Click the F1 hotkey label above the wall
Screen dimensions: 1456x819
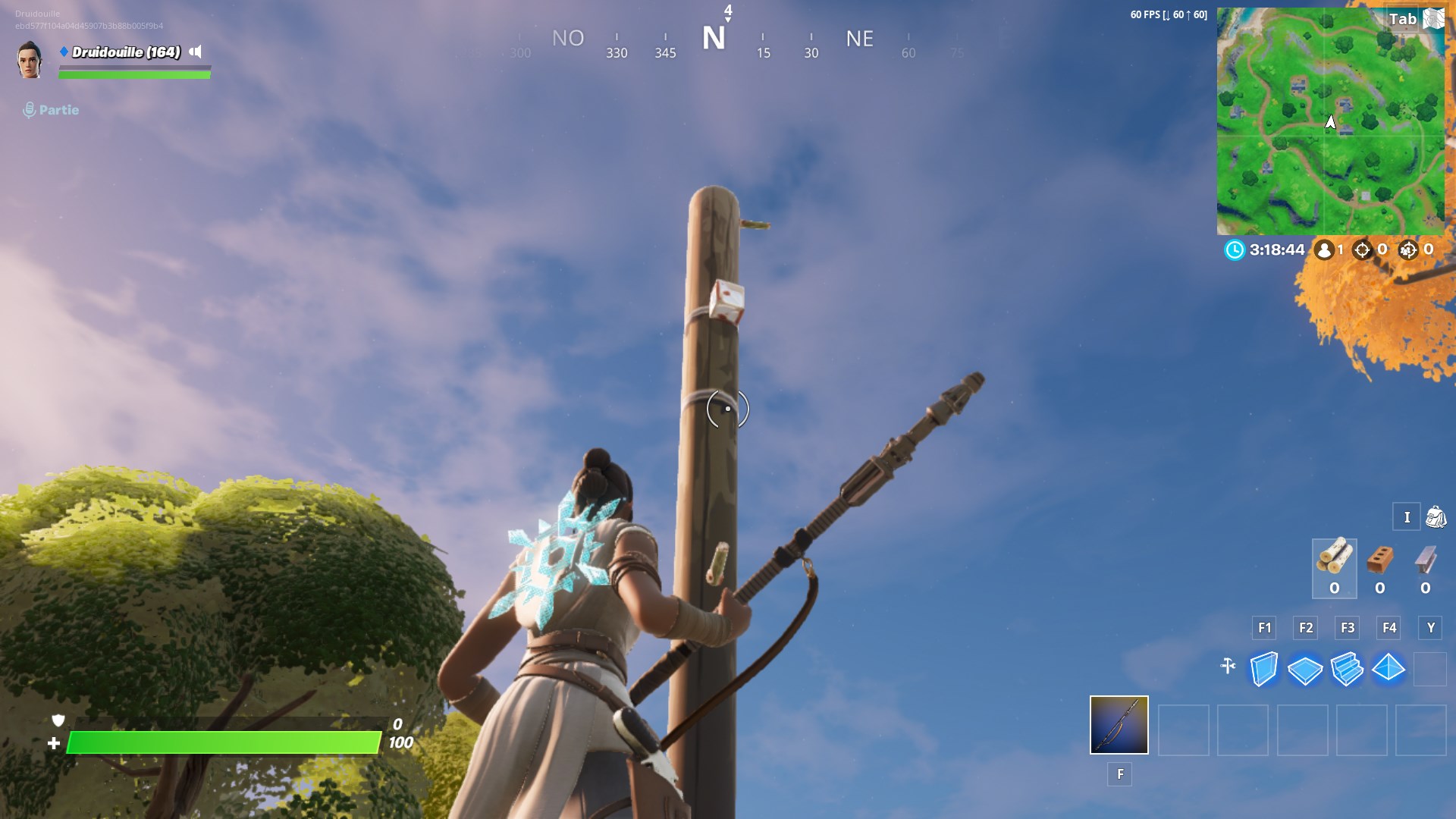point(1264,628)
